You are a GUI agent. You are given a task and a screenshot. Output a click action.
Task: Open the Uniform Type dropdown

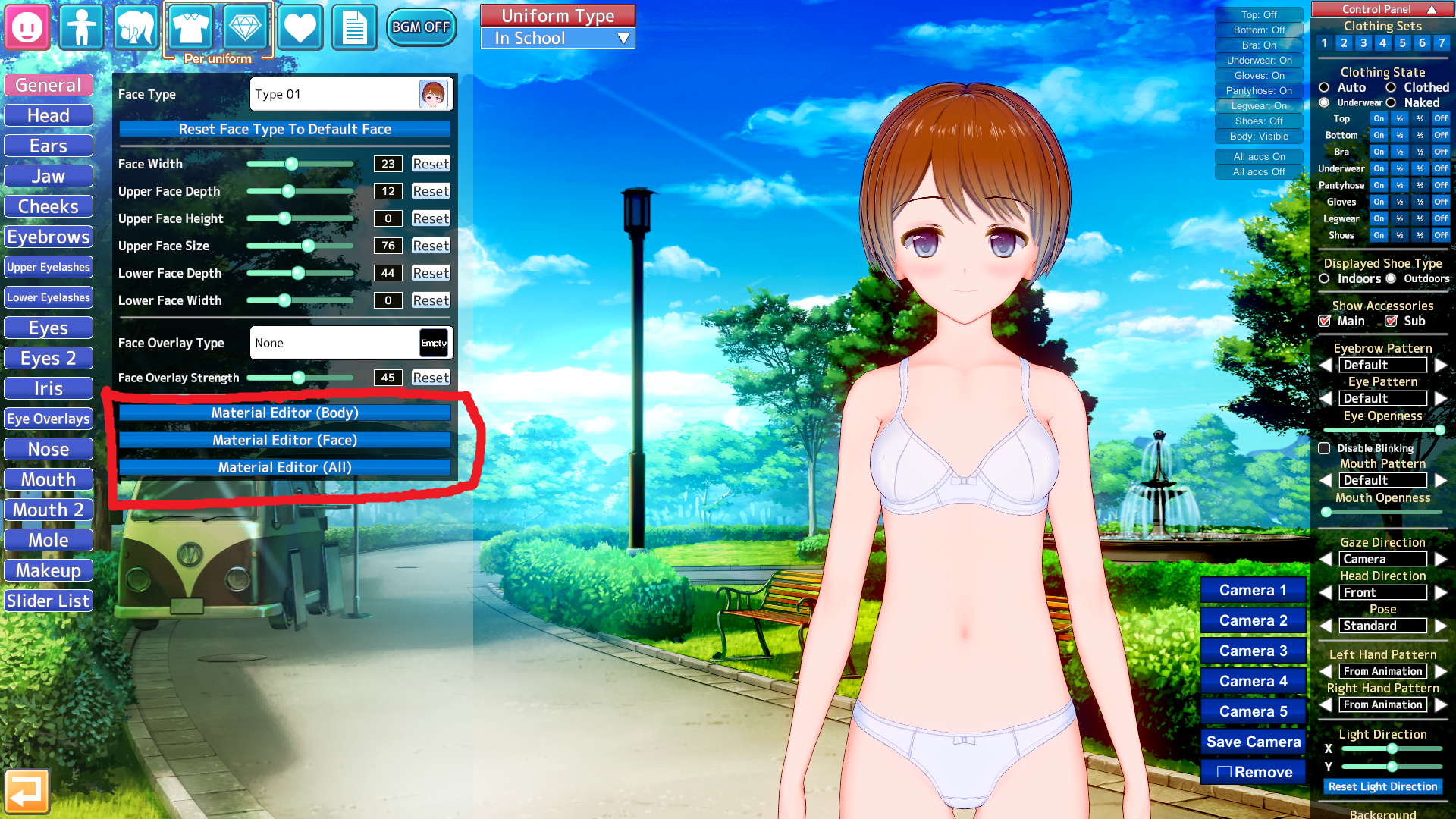tap(558, 39)
